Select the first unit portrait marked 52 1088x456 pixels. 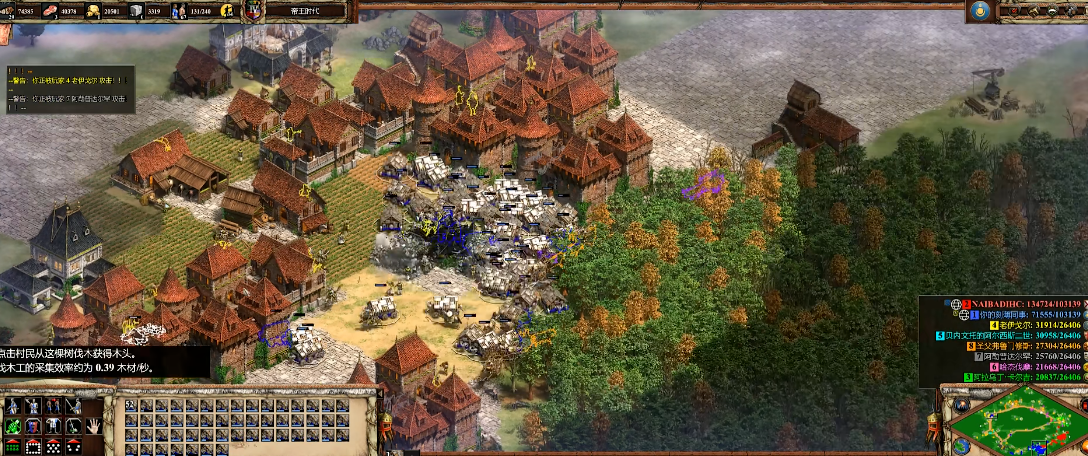coord(130,405)
